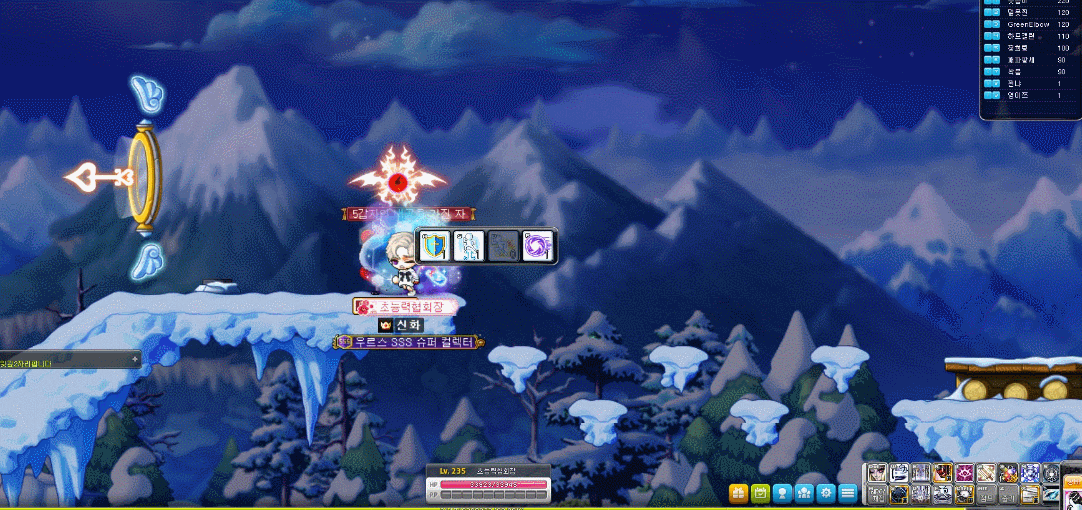The image size is (1082, 510).
Task: Open the green calendar event button
Action: (760, 492)
